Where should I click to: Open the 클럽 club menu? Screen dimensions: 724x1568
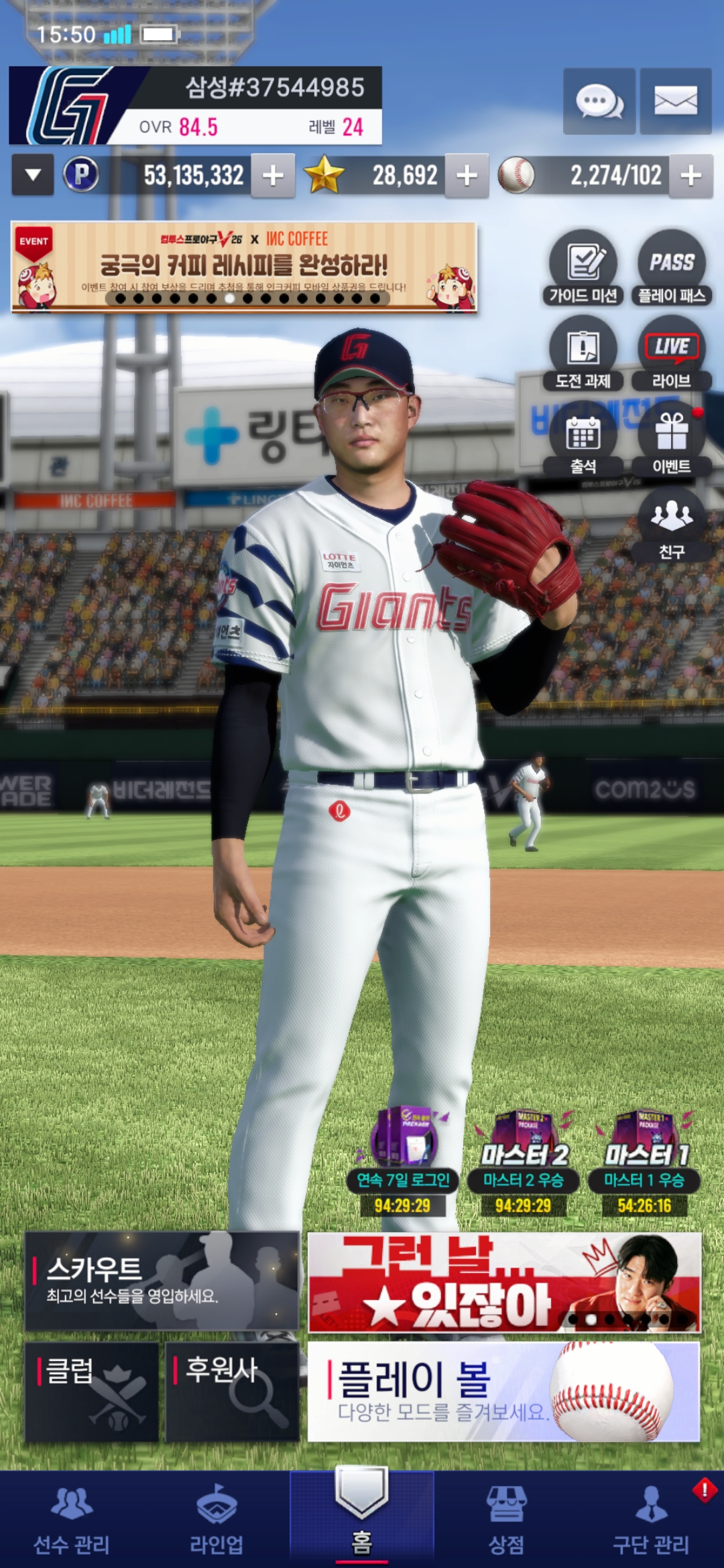pyautogui.click(x=92, y=1391)
